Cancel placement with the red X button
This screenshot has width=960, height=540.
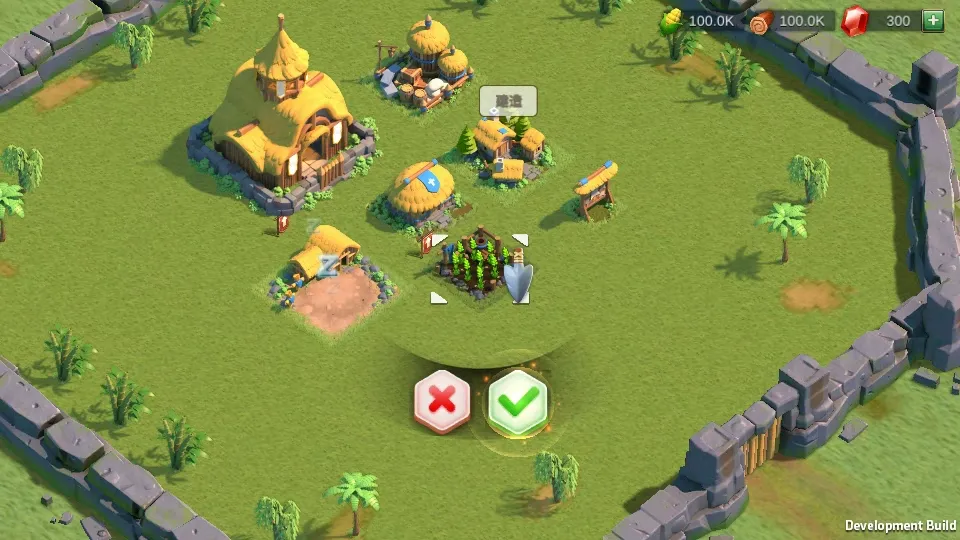441,402
